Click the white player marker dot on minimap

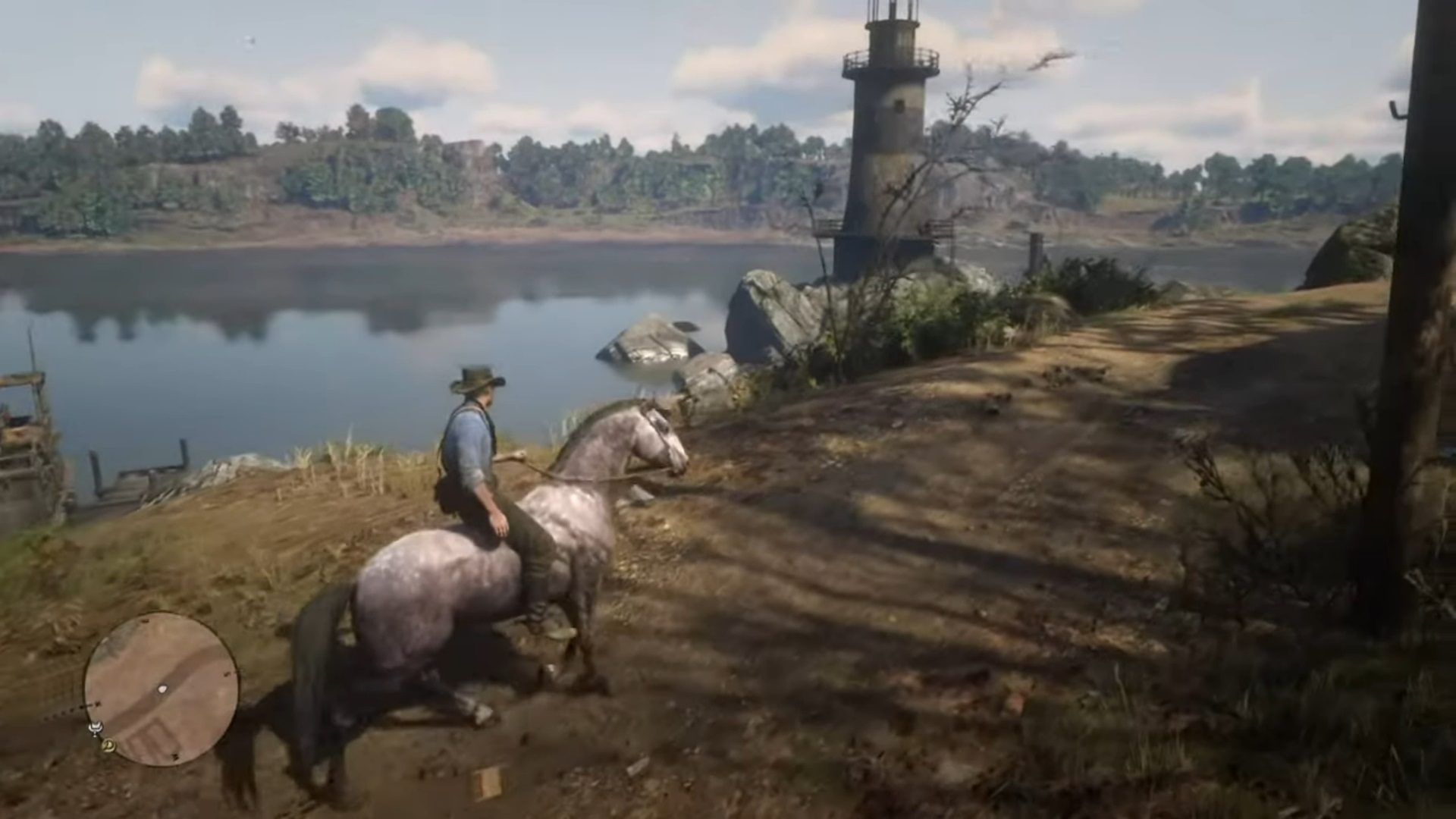(x=162, y=689)
